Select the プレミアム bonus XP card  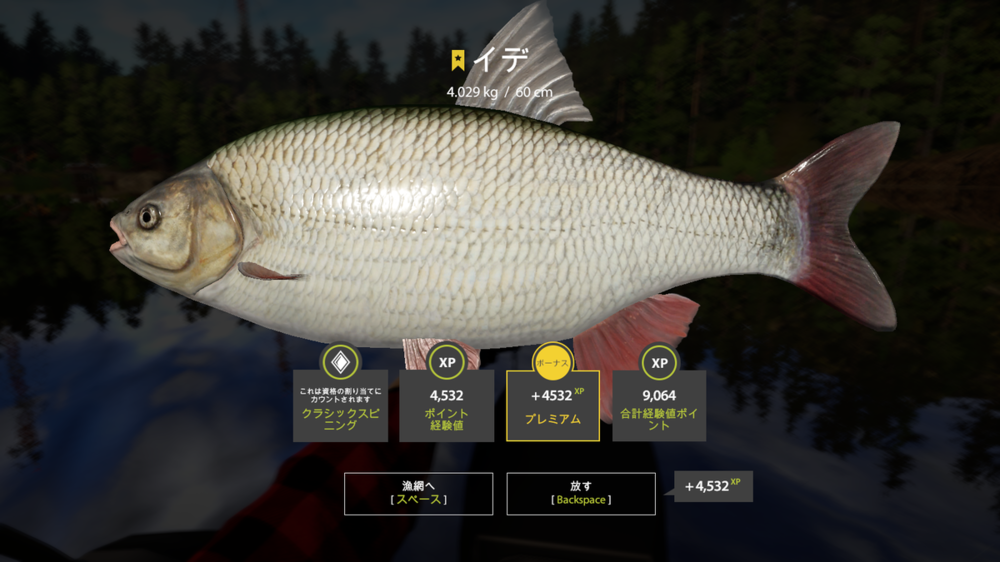pyautogui.click(x=553, y=406)
